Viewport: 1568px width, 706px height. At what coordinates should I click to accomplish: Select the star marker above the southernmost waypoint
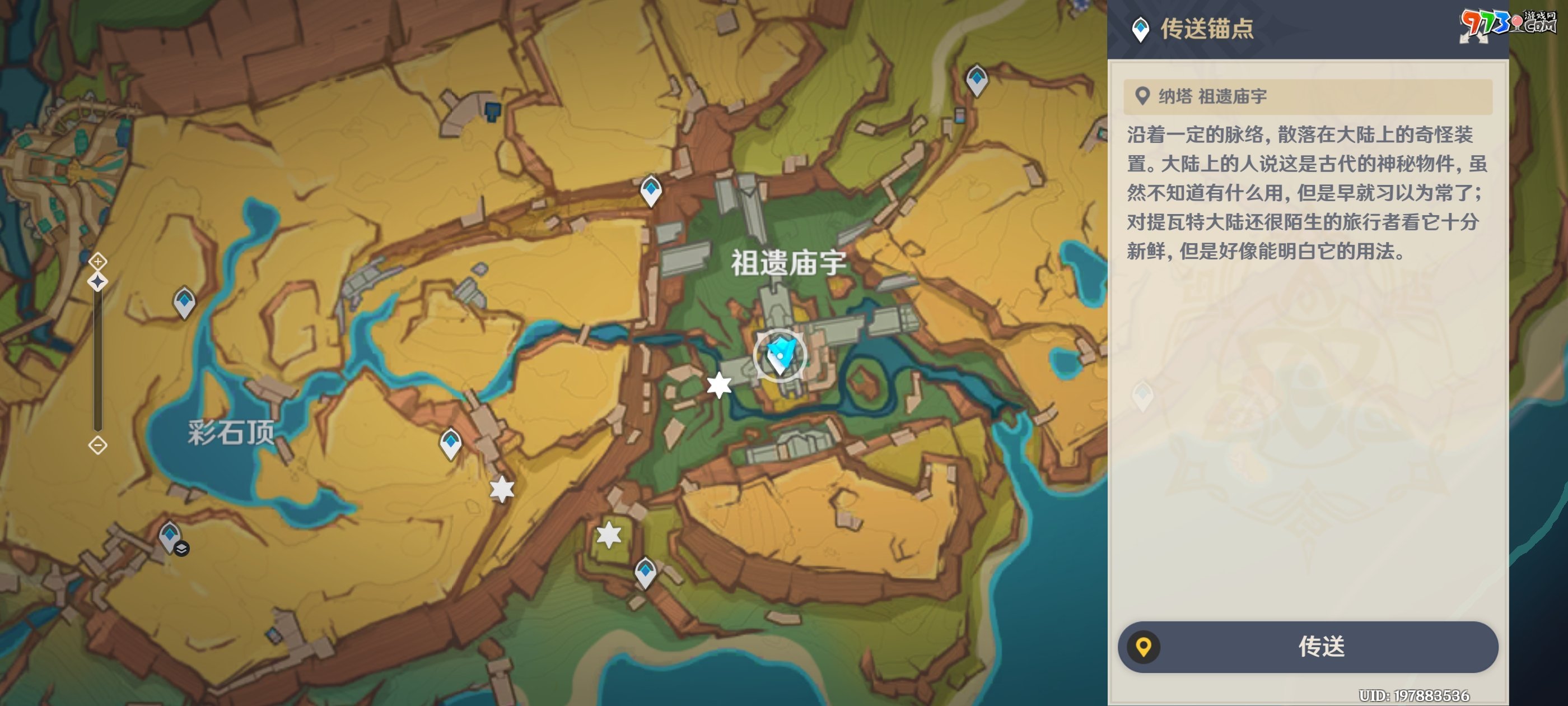(x=609, y=535)
